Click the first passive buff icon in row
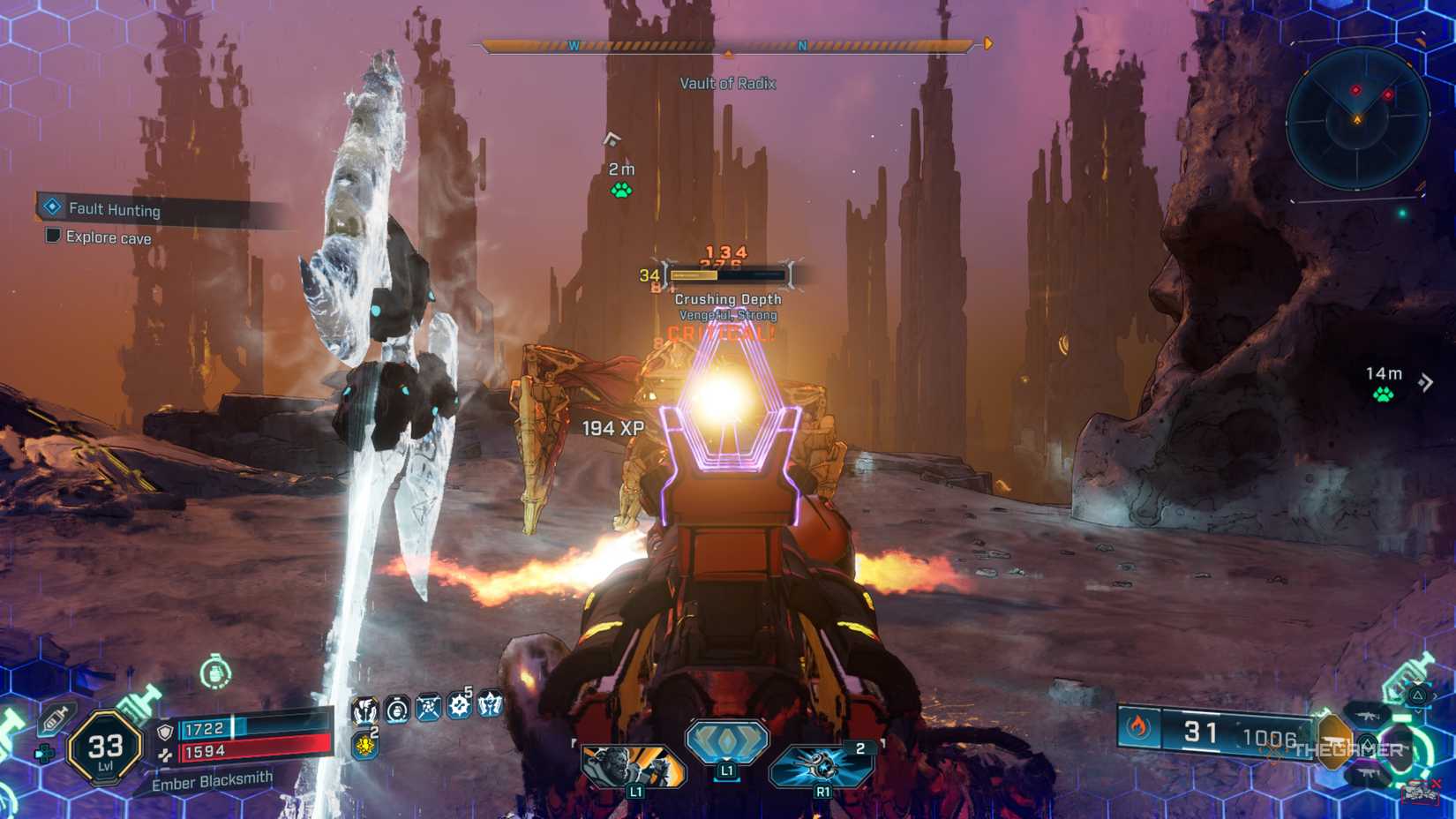This screenshot has width=1456, height=819. (364, 709)
